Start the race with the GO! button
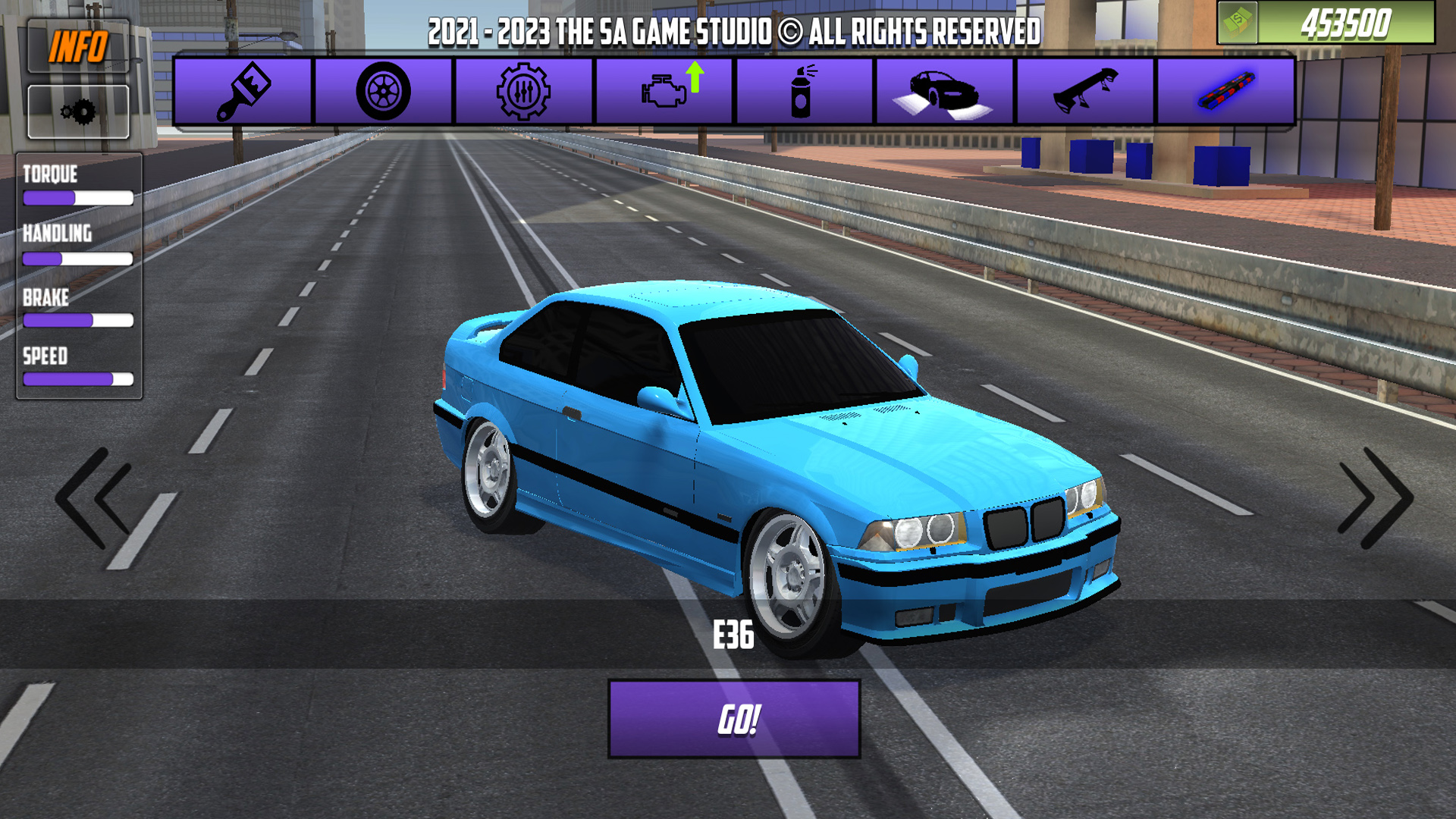 coord(734,719)
